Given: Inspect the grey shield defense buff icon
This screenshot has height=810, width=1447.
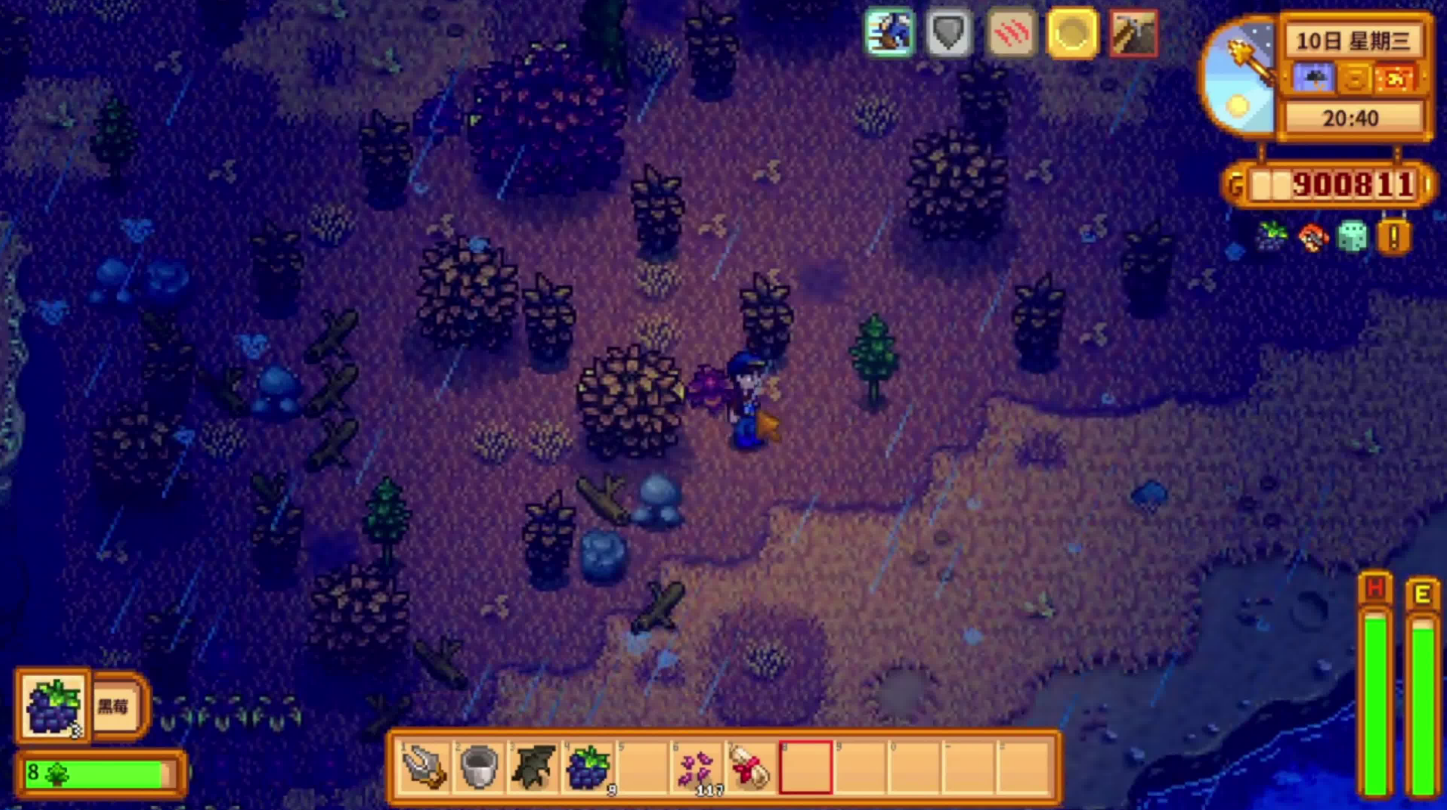Looking at the screenshot, I should click(x=949, y=33).
